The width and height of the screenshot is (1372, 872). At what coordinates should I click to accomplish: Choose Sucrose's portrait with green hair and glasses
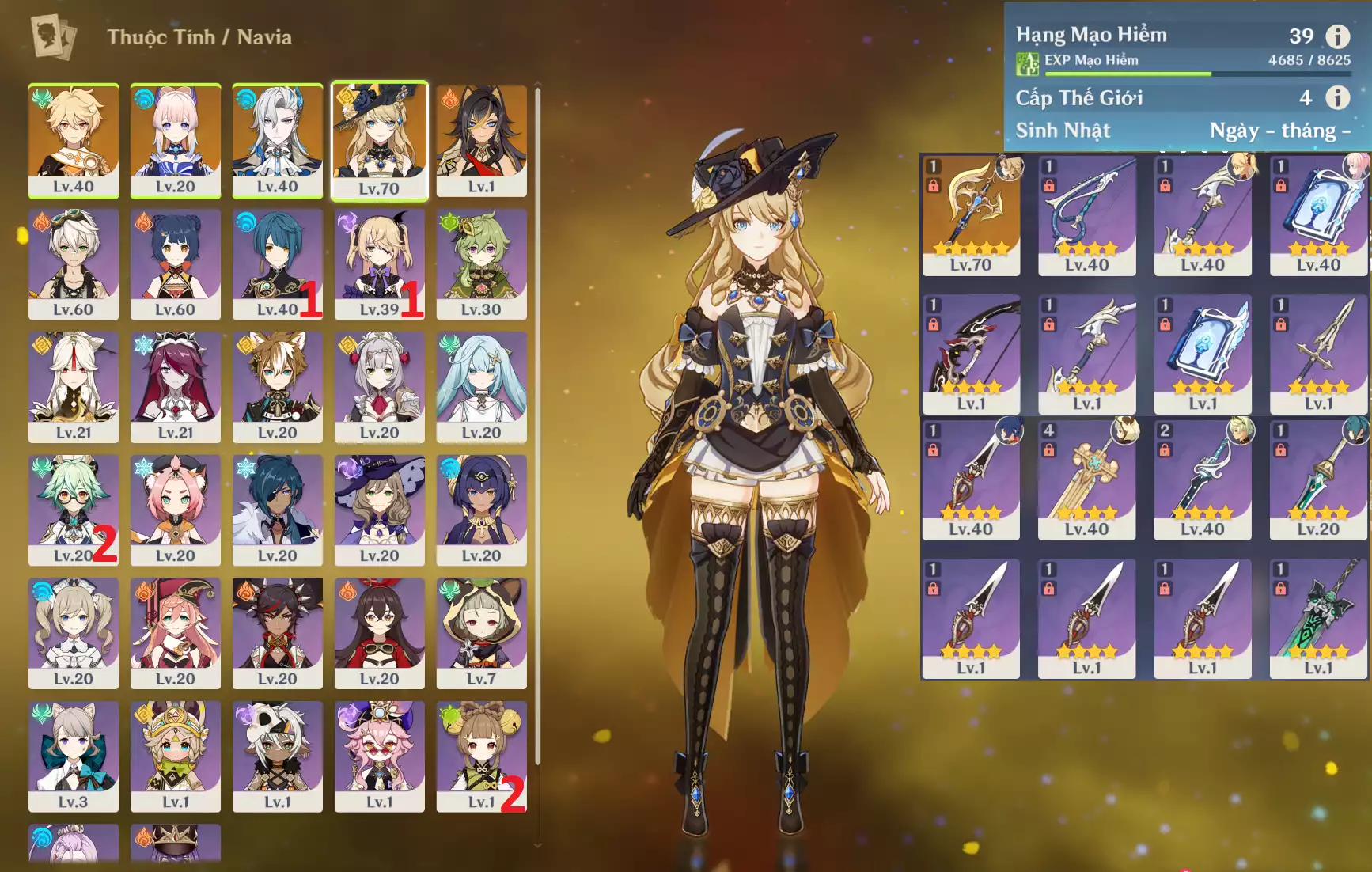pos(74,509)
